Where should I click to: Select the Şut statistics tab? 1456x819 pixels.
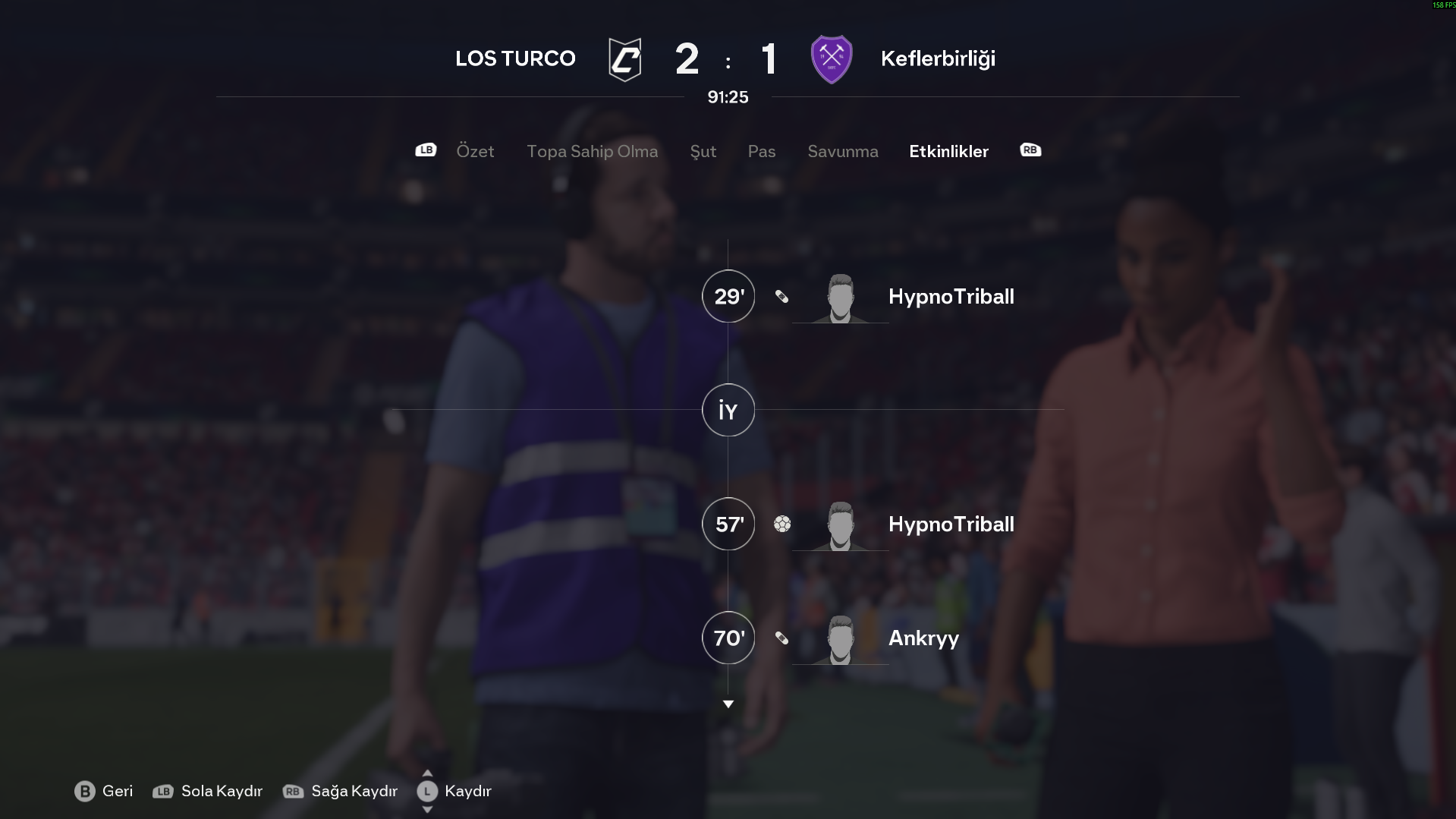(x=703, y=151)
